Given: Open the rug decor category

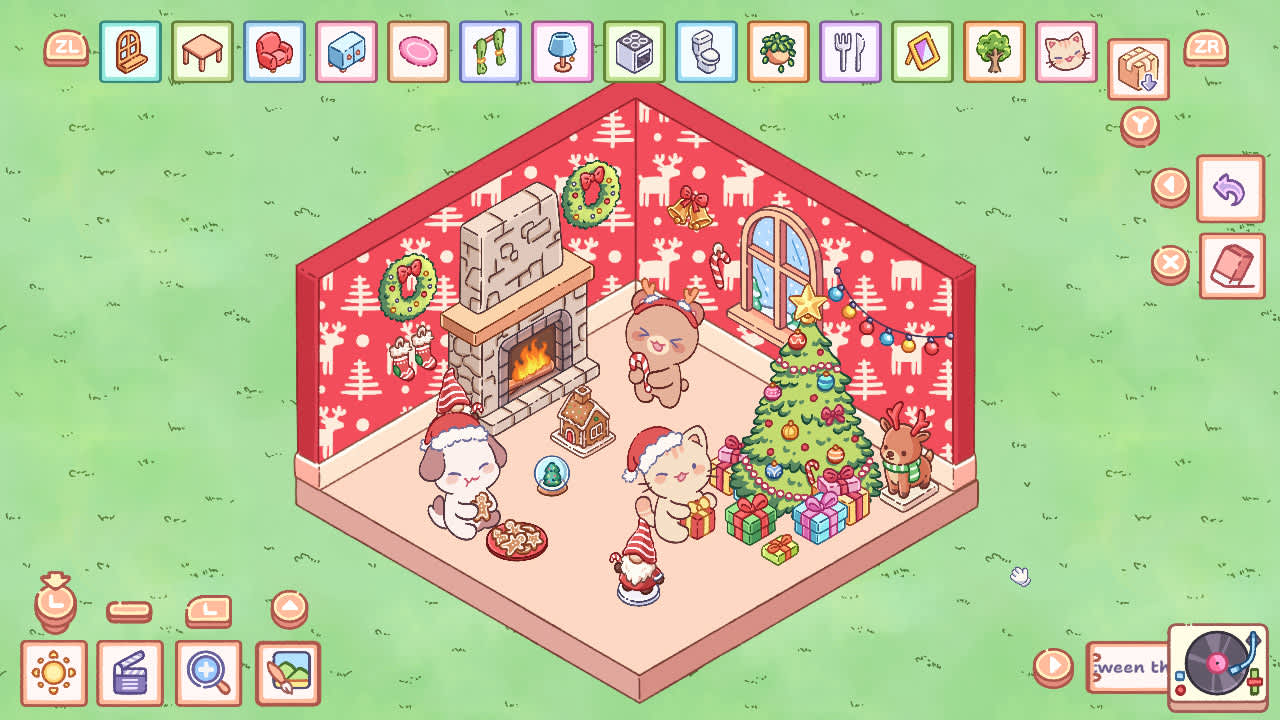Looking at the screenshot, I should [x=419, y=53].
